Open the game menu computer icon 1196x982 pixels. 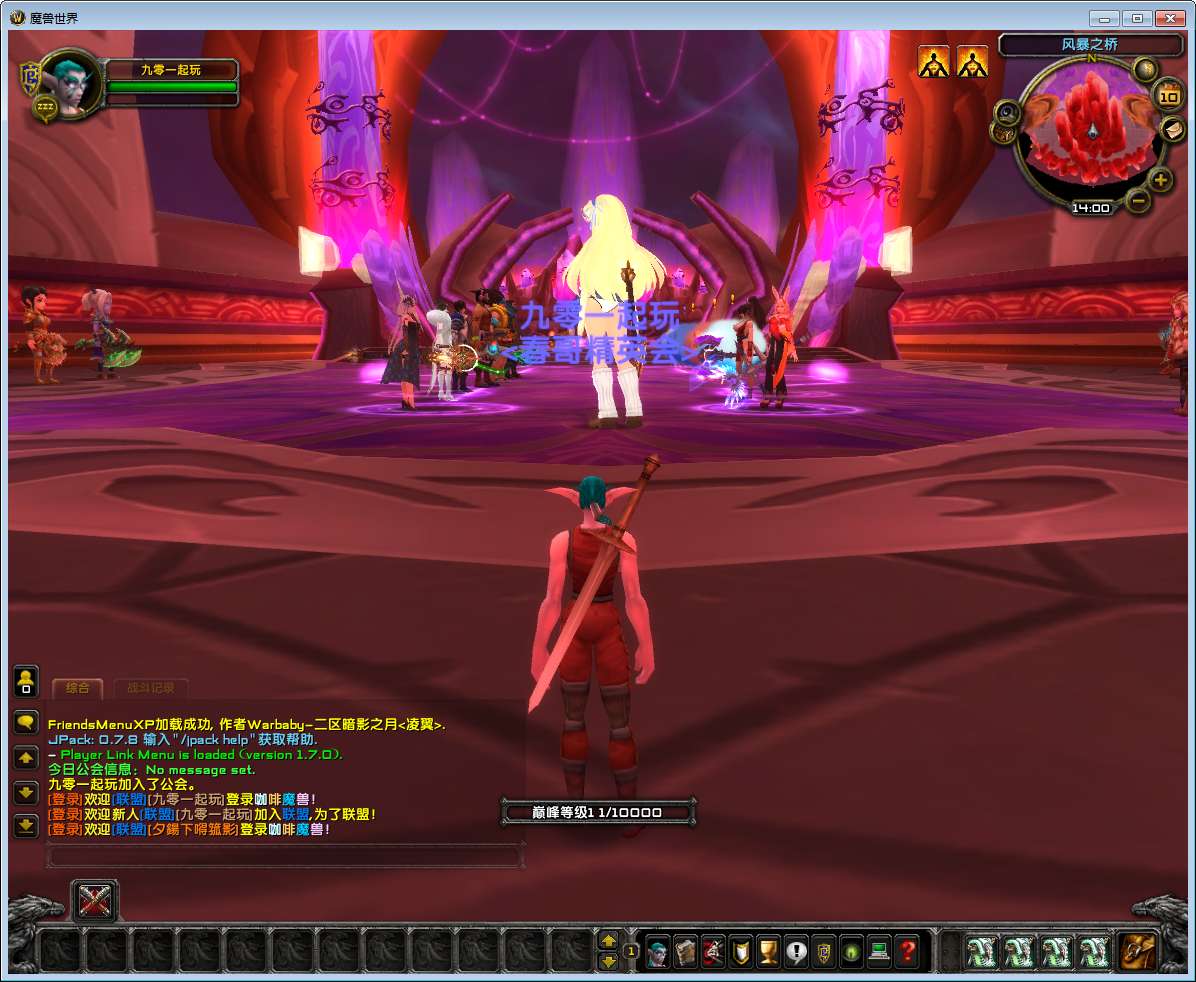879,950
